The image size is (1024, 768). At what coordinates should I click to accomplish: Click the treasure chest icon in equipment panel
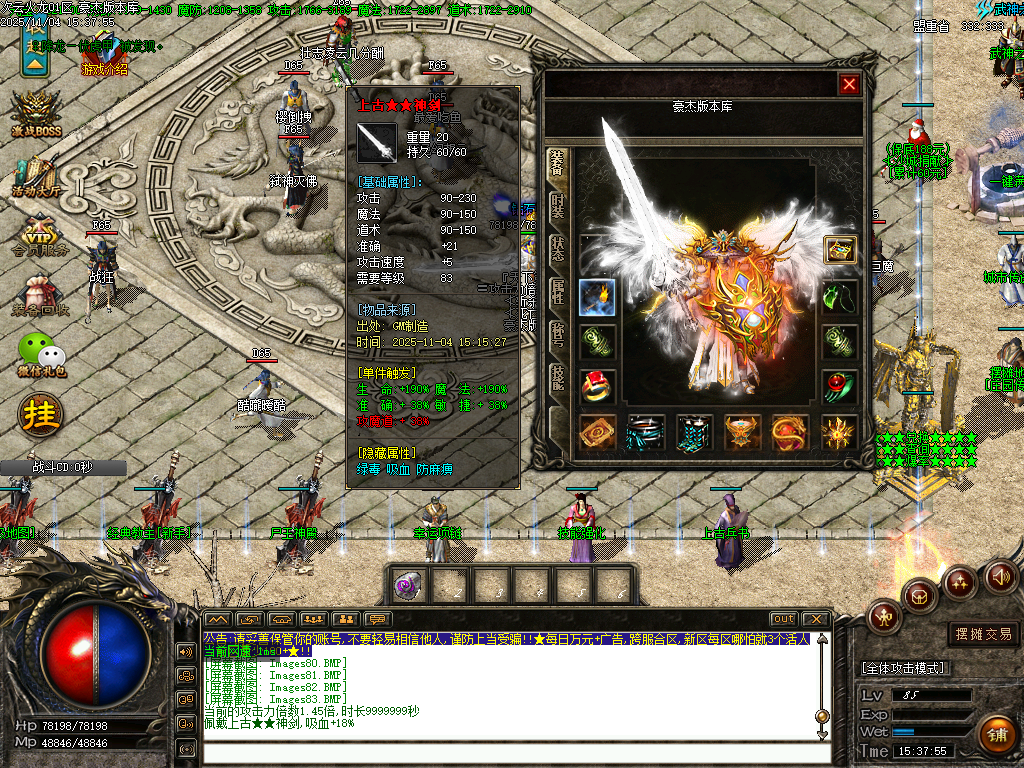tap(840, 250)
